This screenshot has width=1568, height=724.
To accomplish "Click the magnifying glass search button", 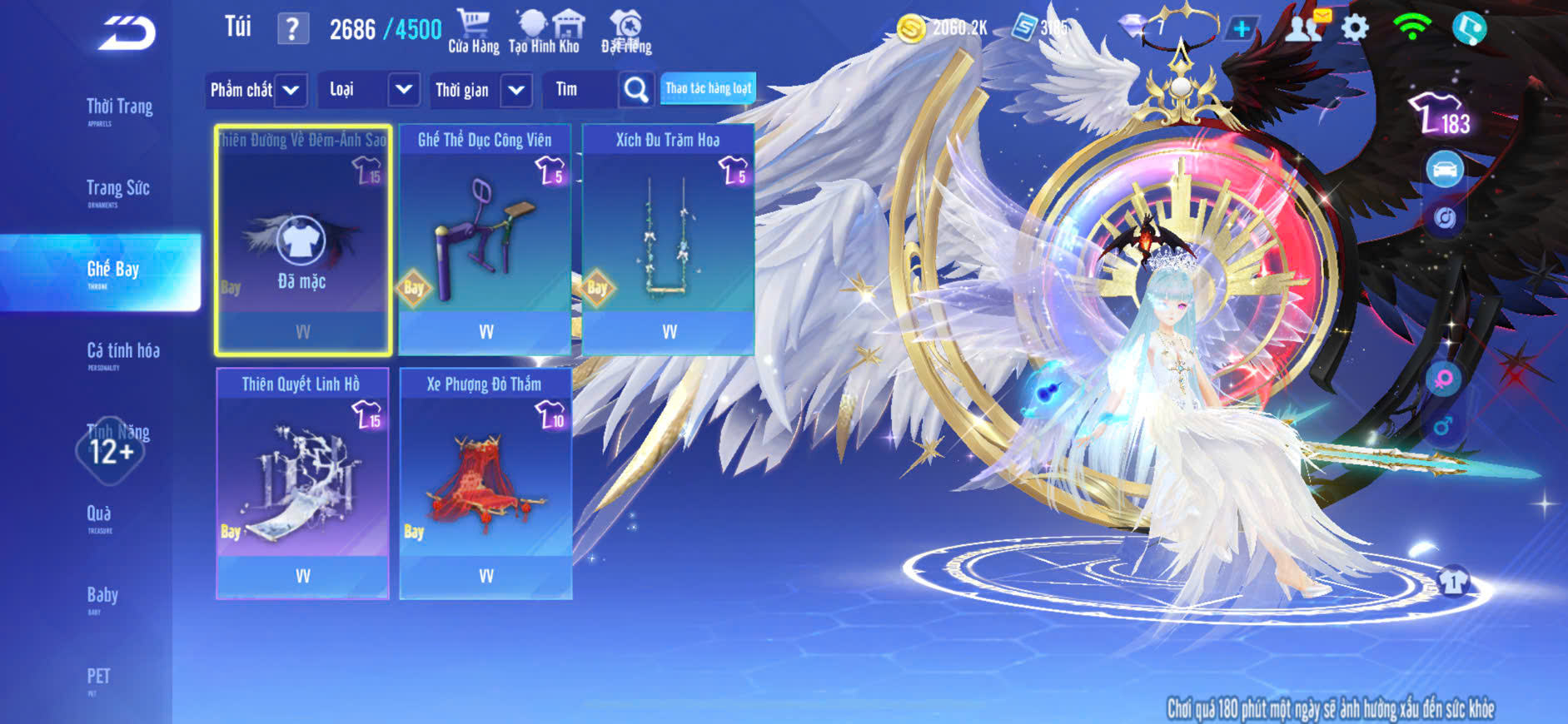I will click(x=636, y=90).
